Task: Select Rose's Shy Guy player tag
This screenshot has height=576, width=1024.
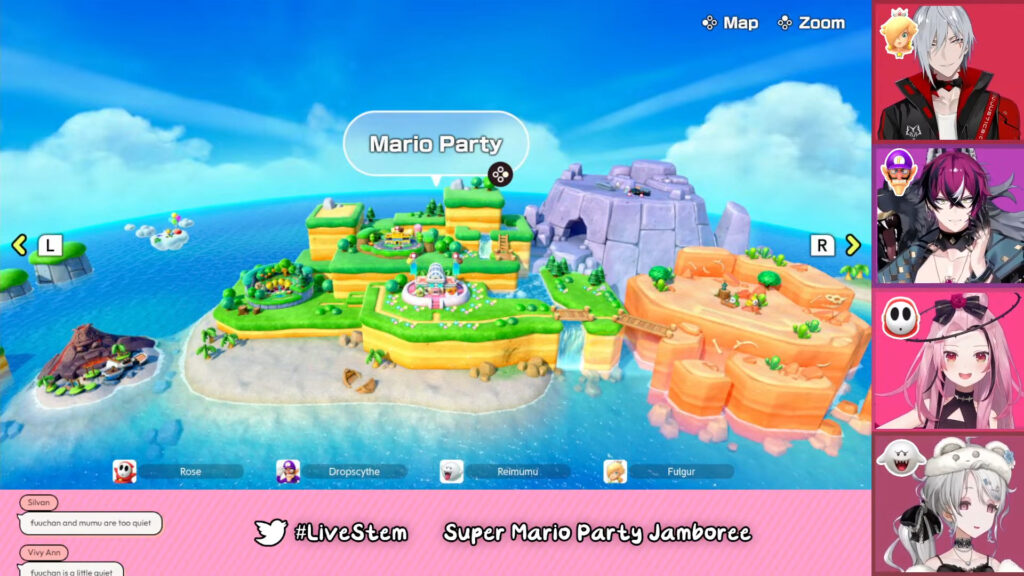Action: (177, 471)
